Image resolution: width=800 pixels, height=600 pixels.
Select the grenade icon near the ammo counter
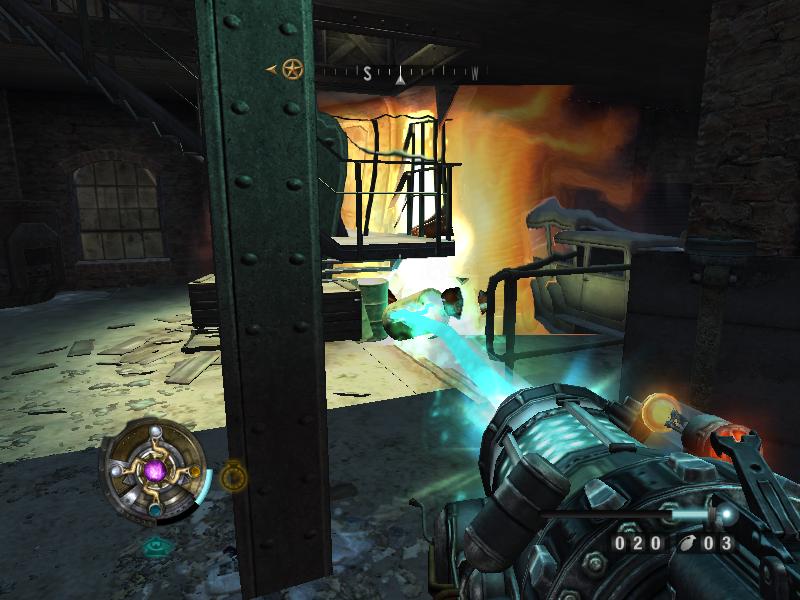pos(687,544)
